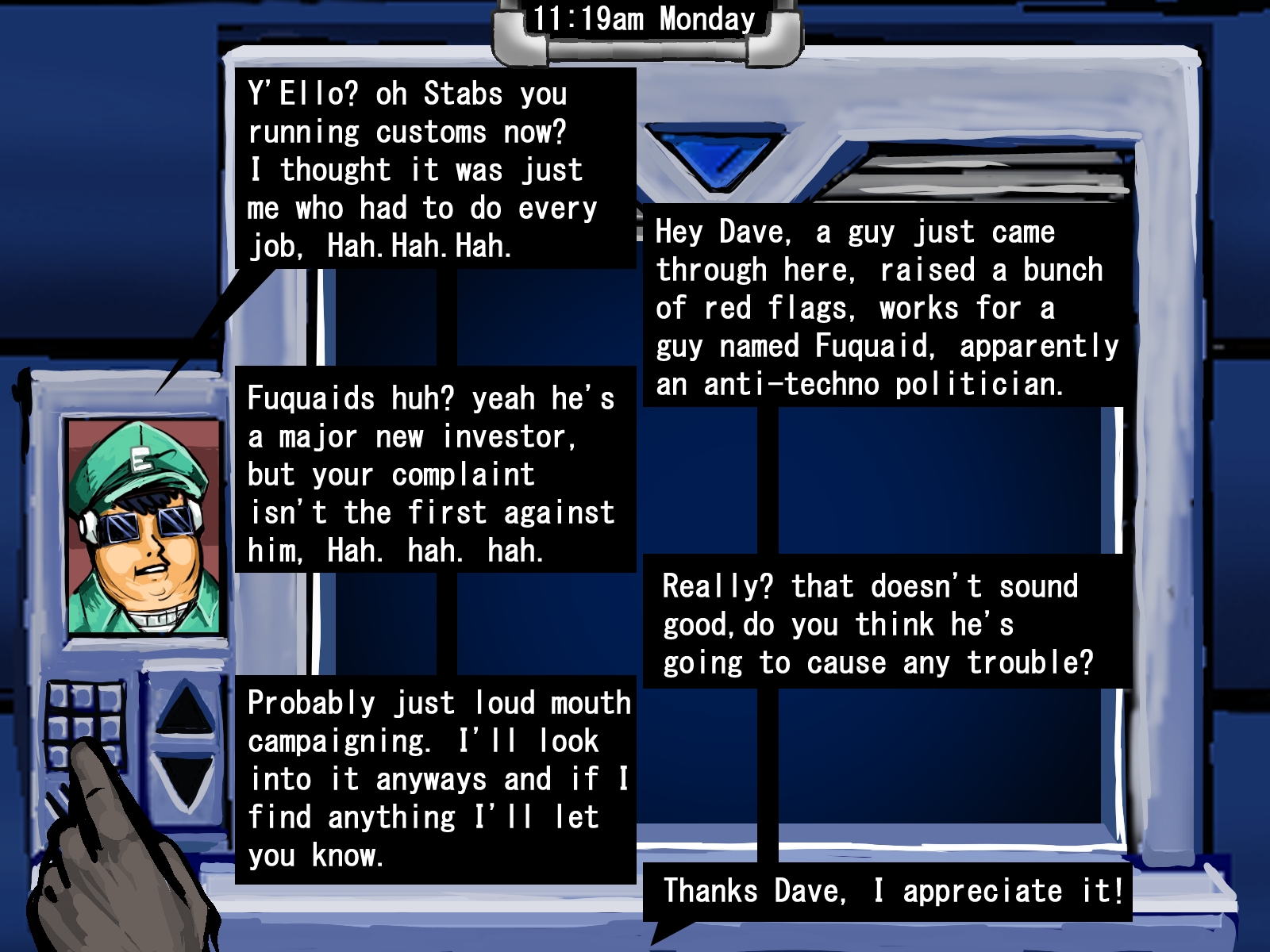The width and height of the screenshot is (1270, 952).
Task: Click the blue triangle above the screen
Action: (718, 159)
